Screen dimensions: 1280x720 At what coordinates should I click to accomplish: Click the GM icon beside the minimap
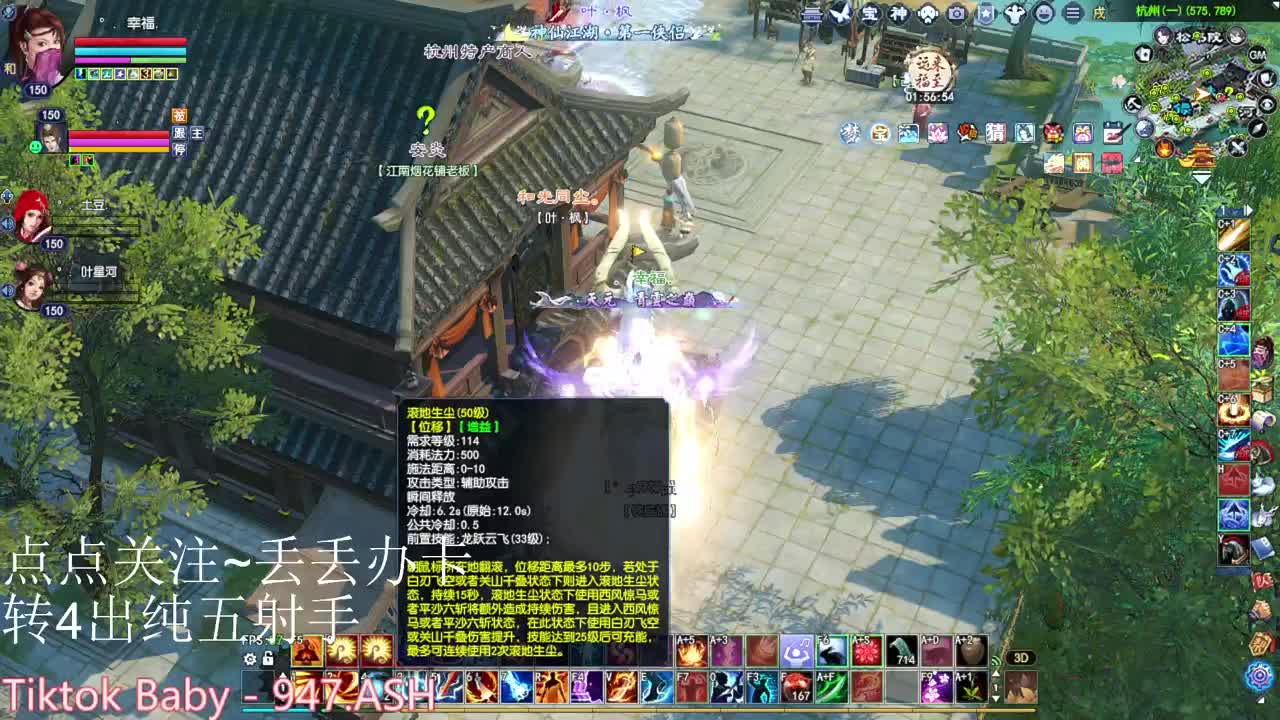click(1257, 55)
